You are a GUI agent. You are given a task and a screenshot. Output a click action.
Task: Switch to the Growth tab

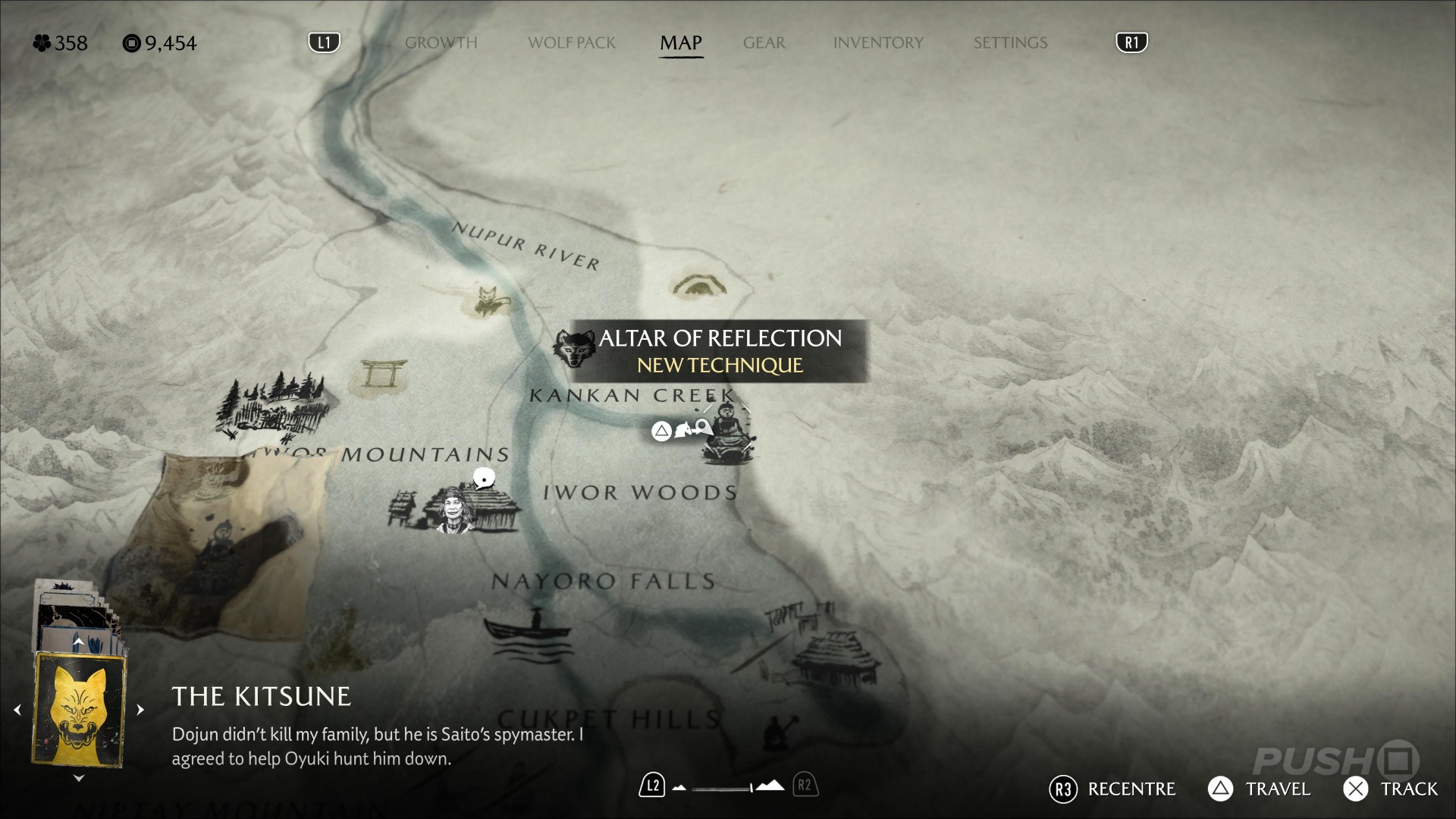click(441, 43)
